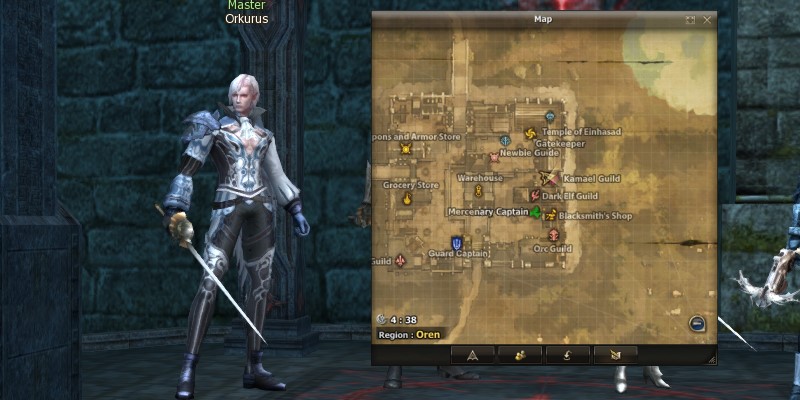
Task: Click the curved return arrow map button
Action: click(x=568, y=354)
